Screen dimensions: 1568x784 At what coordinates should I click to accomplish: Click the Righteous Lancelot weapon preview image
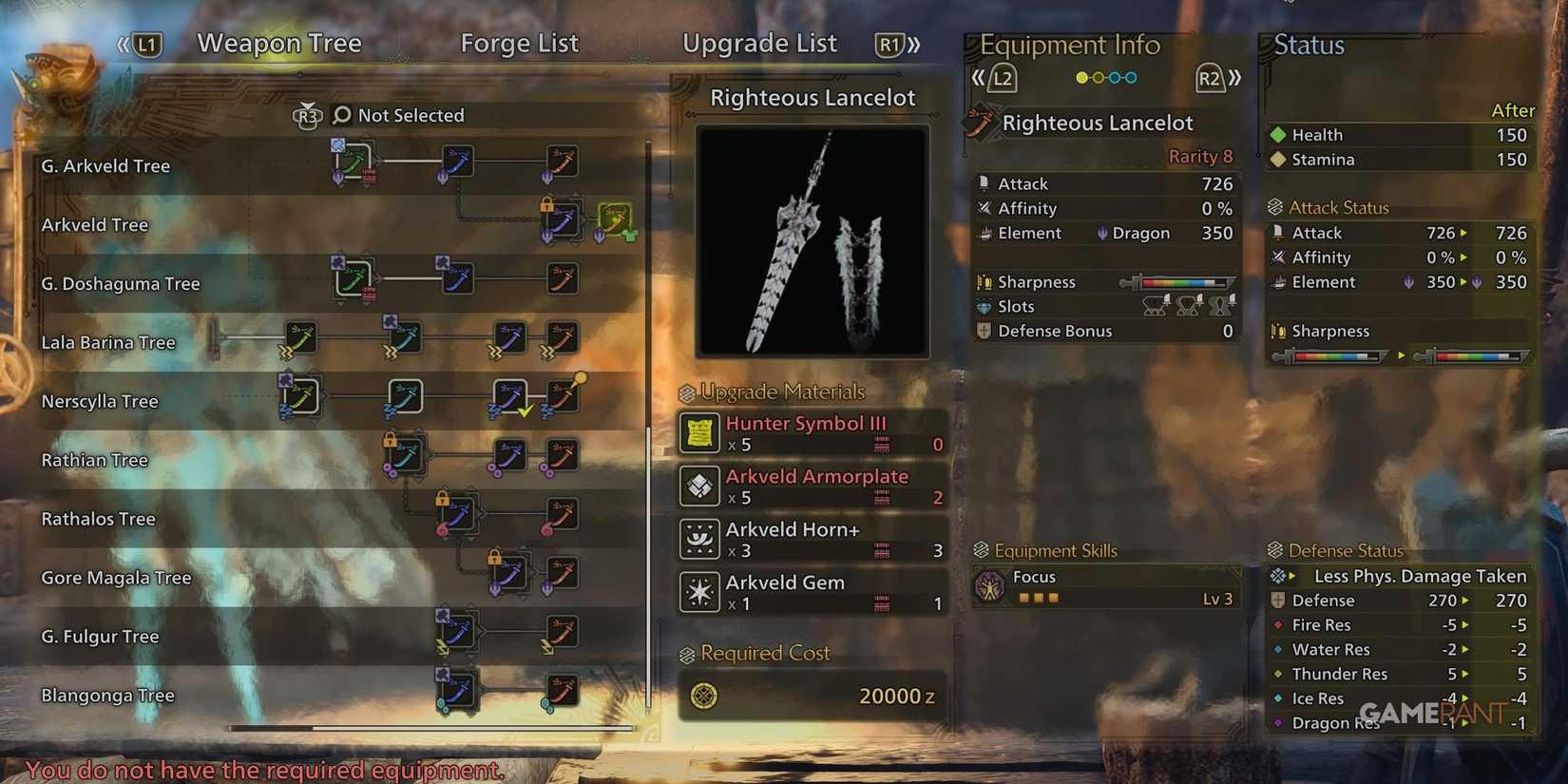(813, 239)
